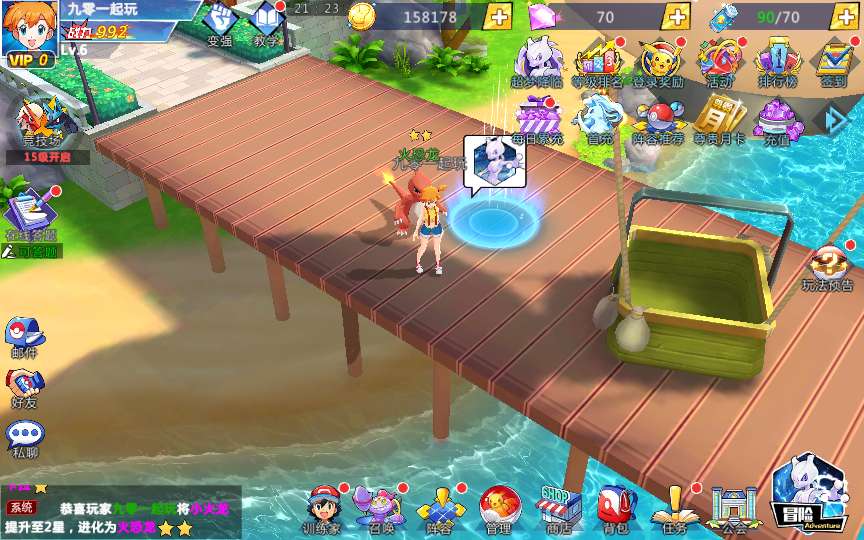Collapse the top-right icon panel with the arrow
864x540 pixels.
coord(835,119)
